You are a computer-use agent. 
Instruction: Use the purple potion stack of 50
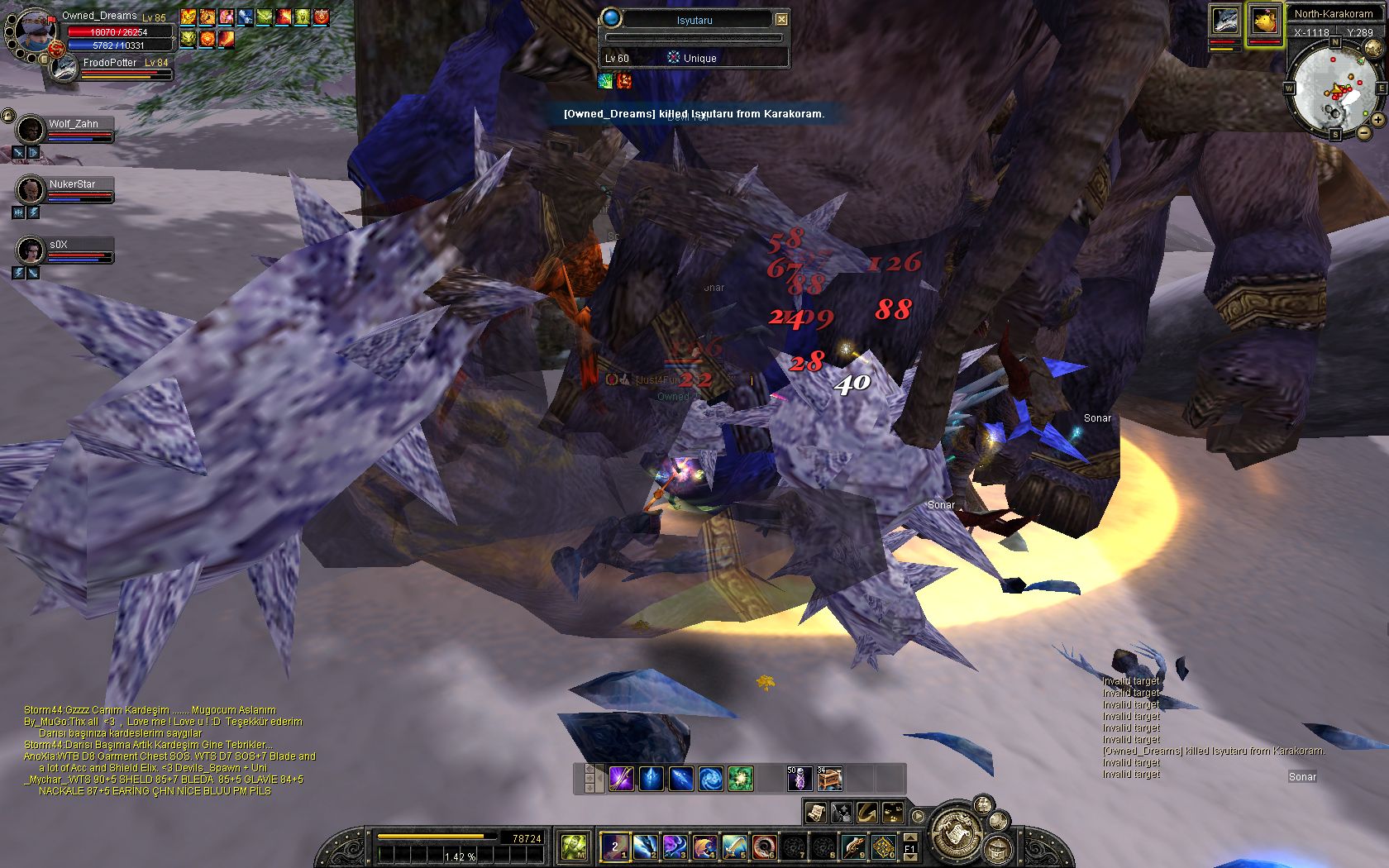click(799, 779)
